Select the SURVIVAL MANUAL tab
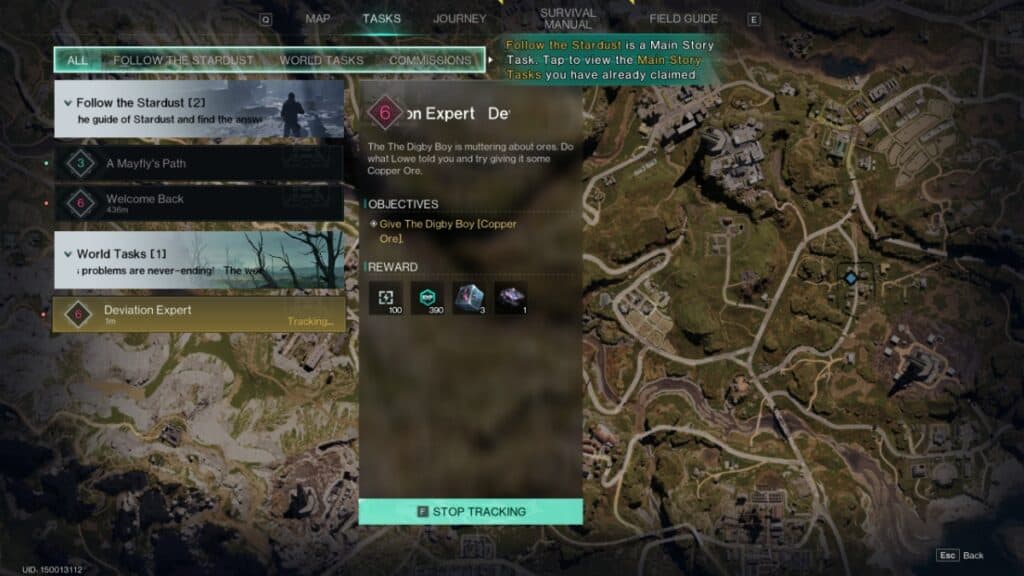This screenshot has height=576, width=1024. [x=568, y=18]
